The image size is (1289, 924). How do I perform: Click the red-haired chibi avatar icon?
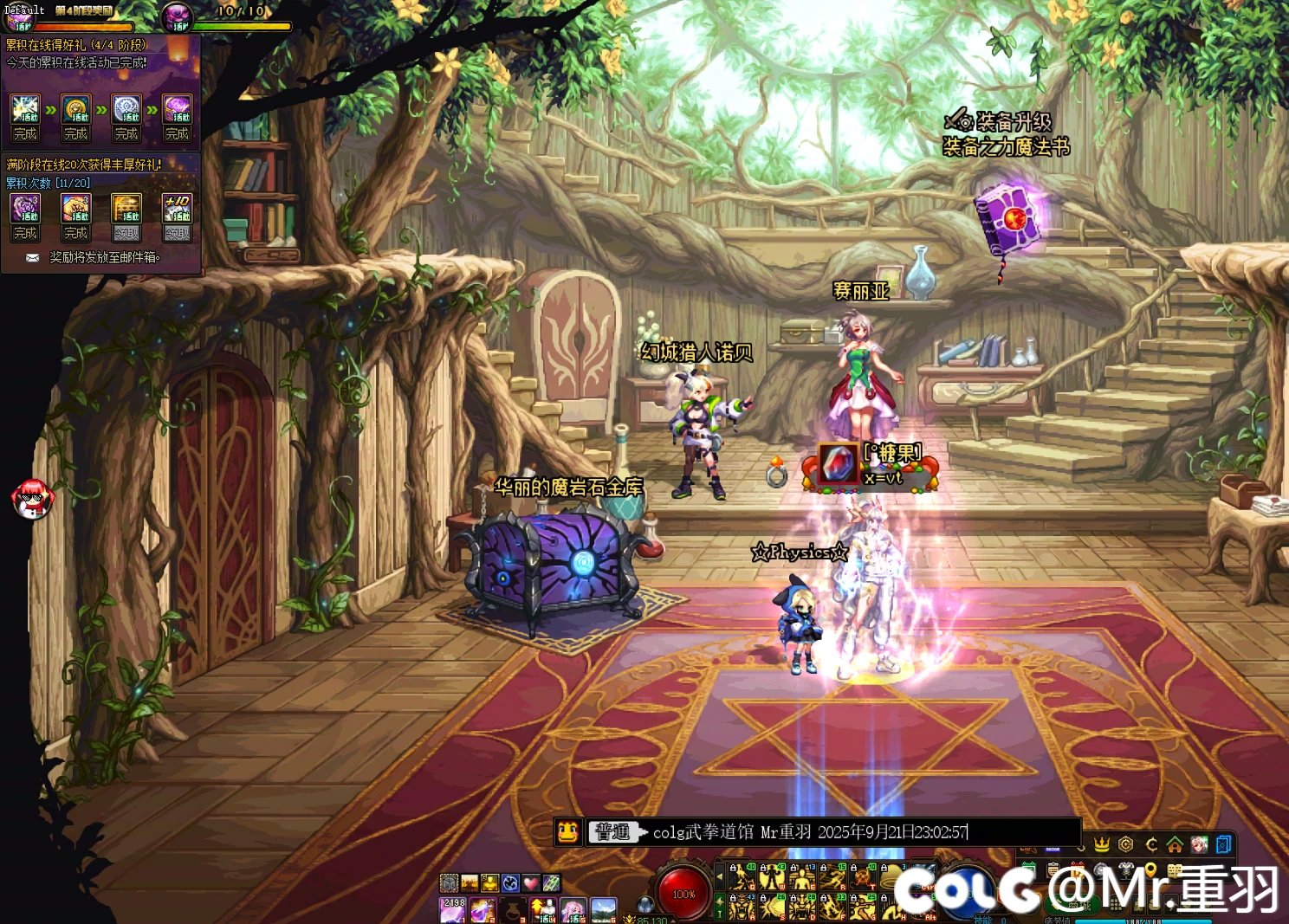click(x=33, y=500)
